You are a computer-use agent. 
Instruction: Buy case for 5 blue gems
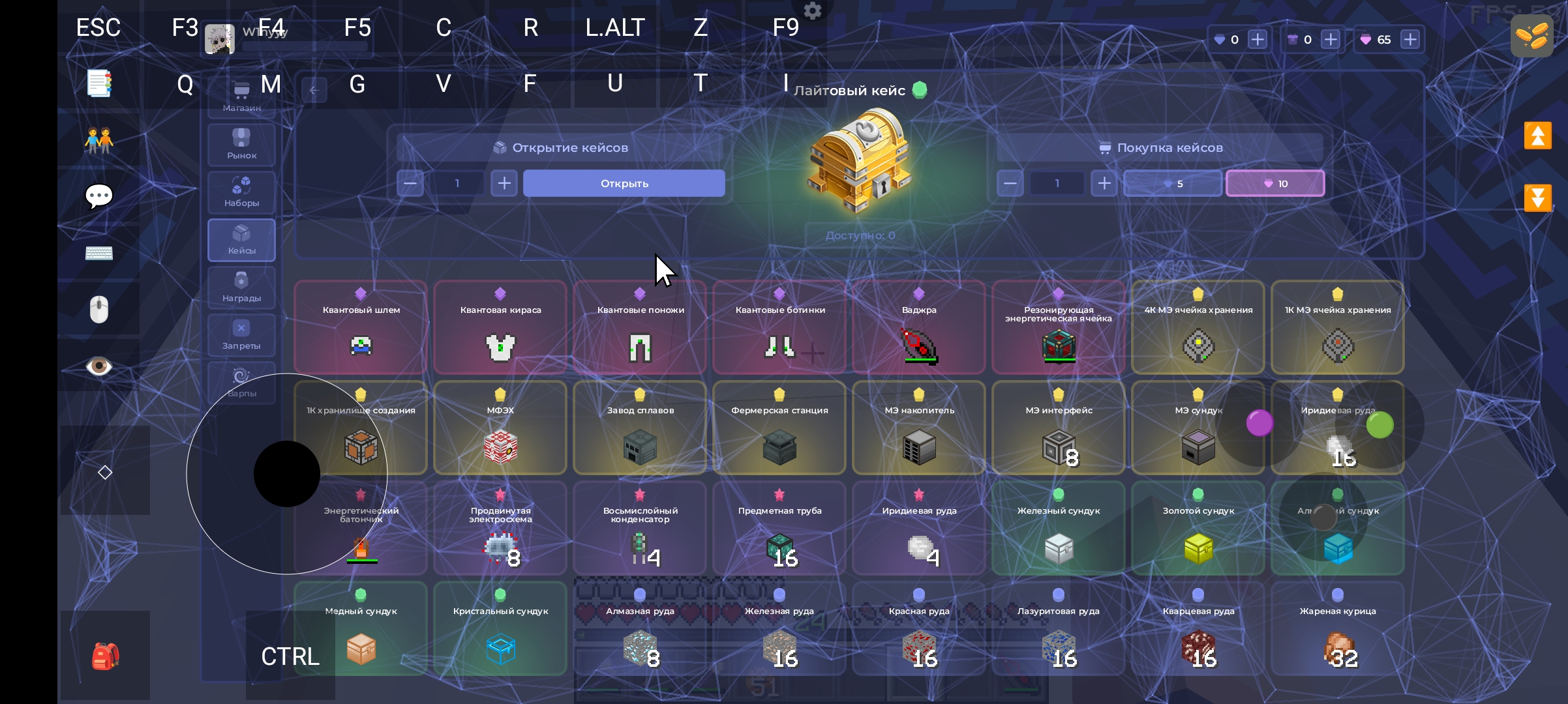pos(1173,183)
